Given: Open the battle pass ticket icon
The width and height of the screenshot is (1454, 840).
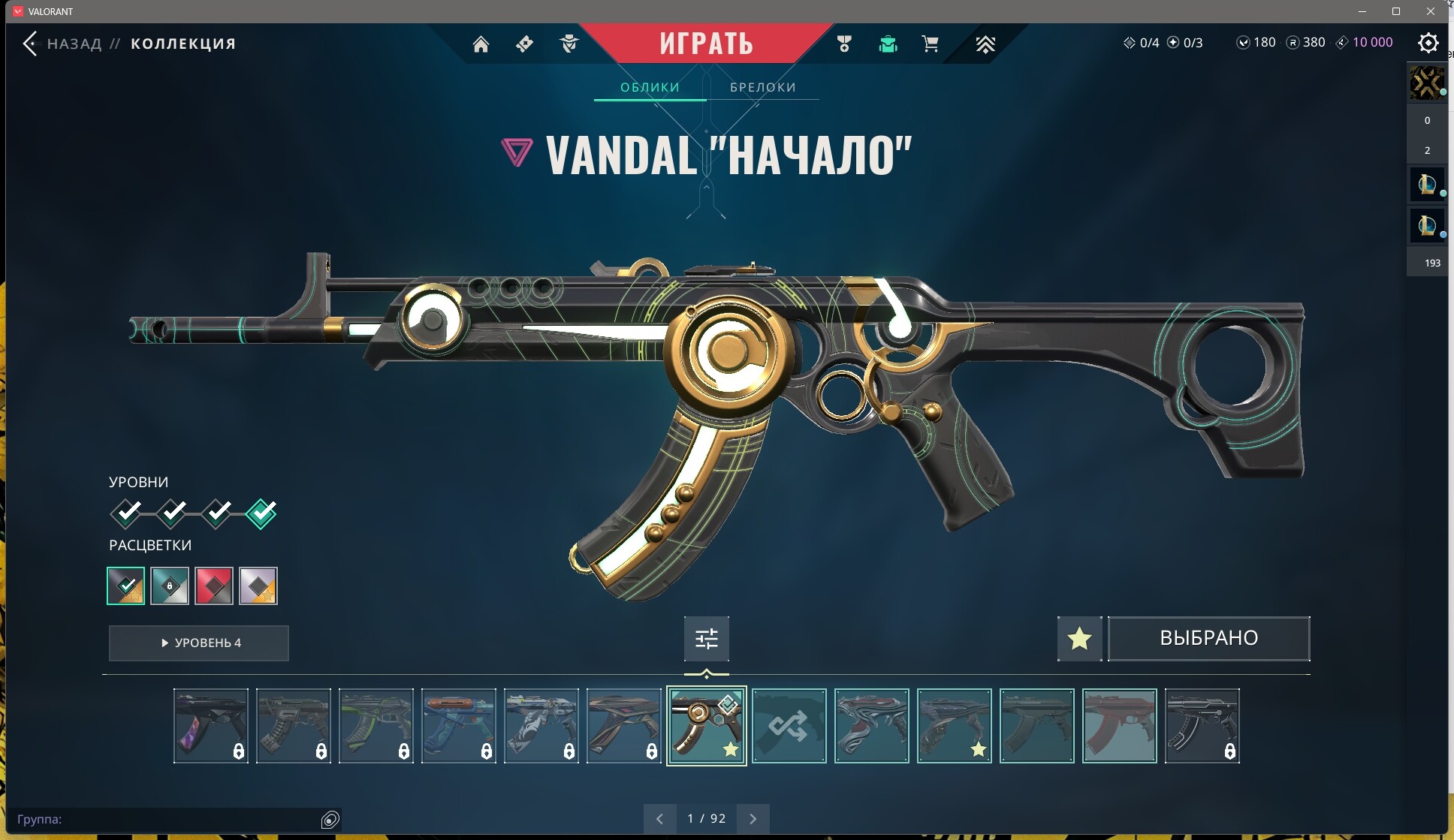Looking at the screenshot, I should pyautogui.click(x=524, y=44).
